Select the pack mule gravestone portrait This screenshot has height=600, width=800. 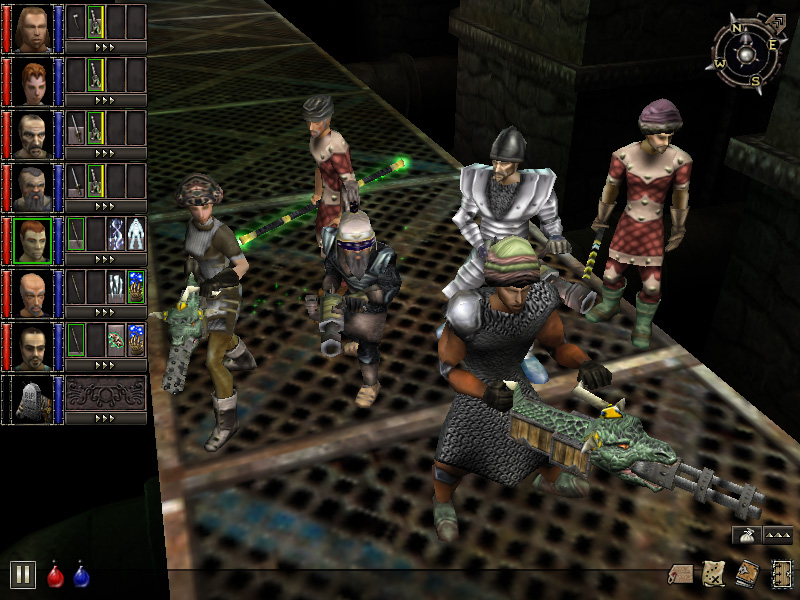pyautogui.click(x=34, y=399)
